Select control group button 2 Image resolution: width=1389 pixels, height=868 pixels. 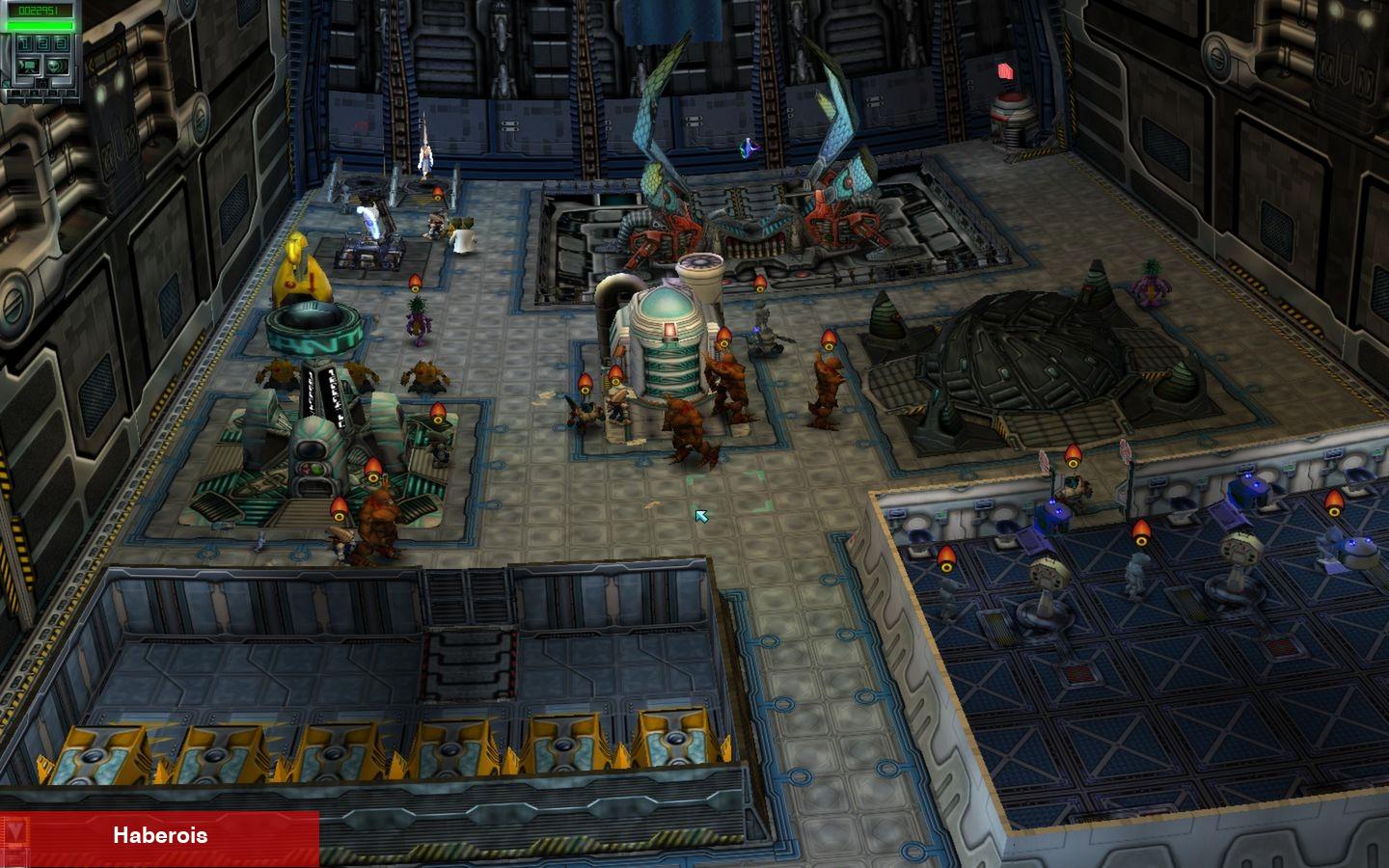coord(41,43)
